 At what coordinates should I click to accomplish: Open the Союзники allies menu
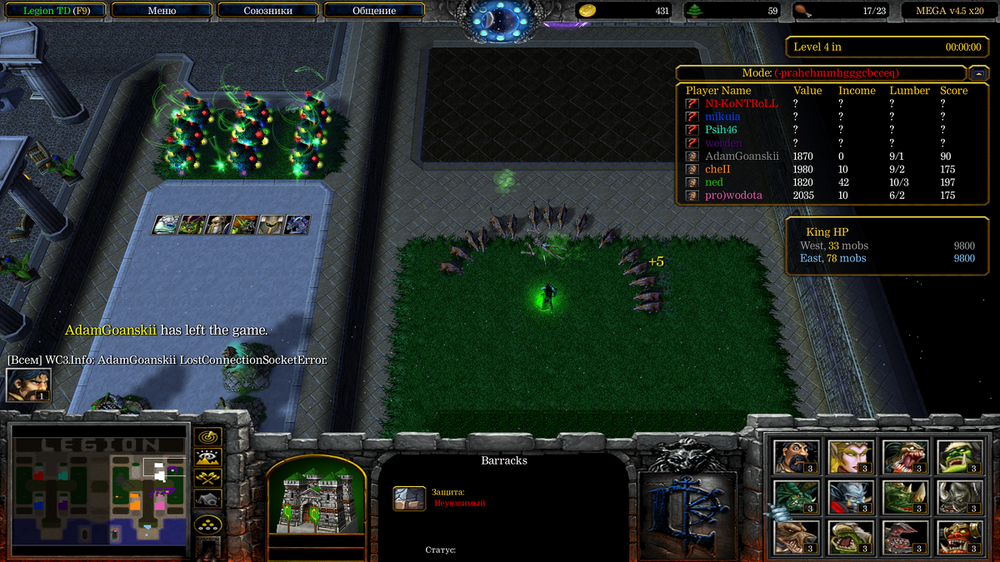coord(267,11)
